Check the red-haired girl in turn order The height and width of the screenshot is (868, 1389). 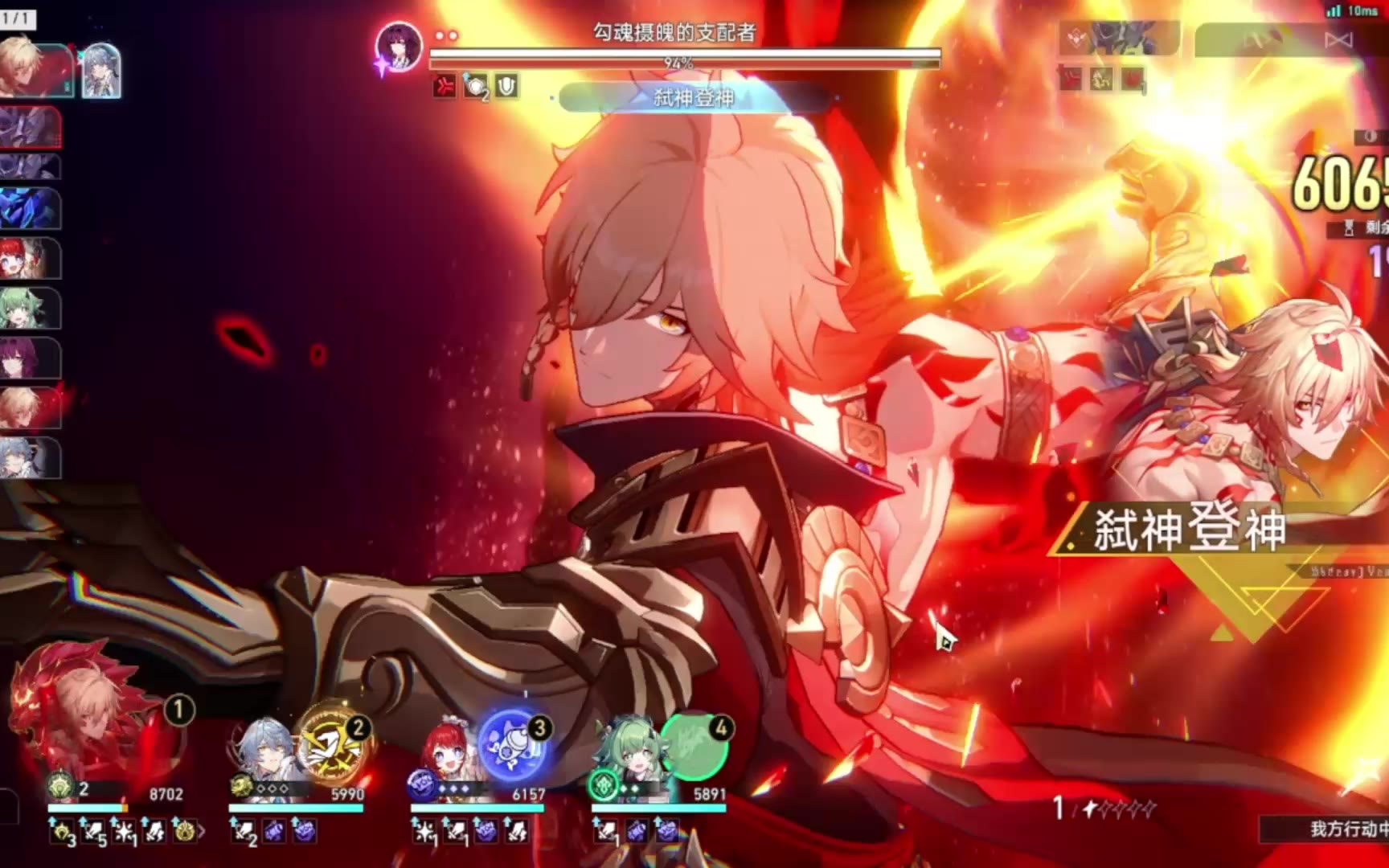coord(30,260)
